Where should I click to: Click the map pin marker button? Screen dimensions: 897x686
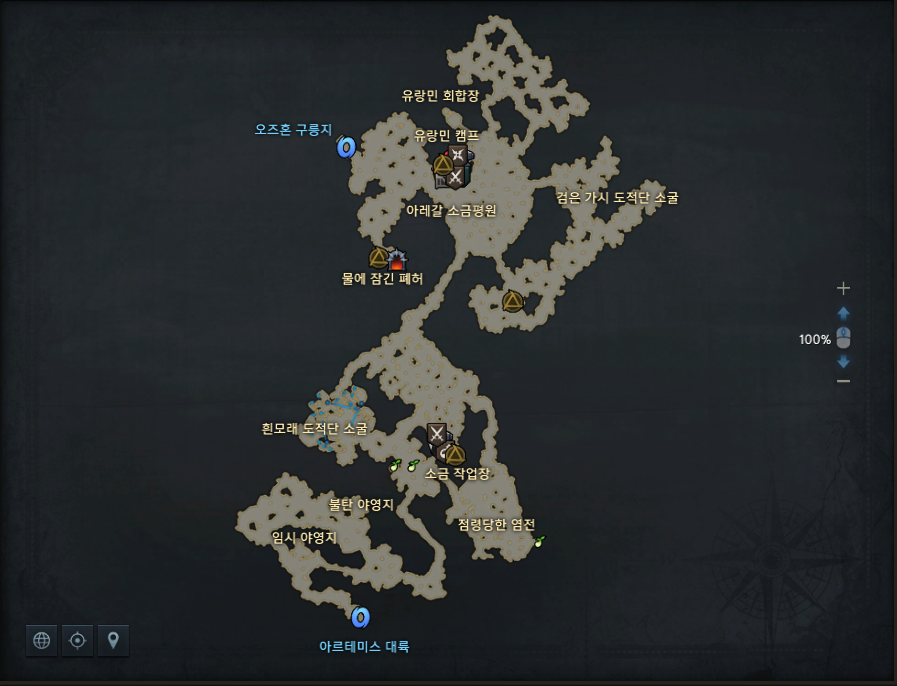tap(114, 641)
